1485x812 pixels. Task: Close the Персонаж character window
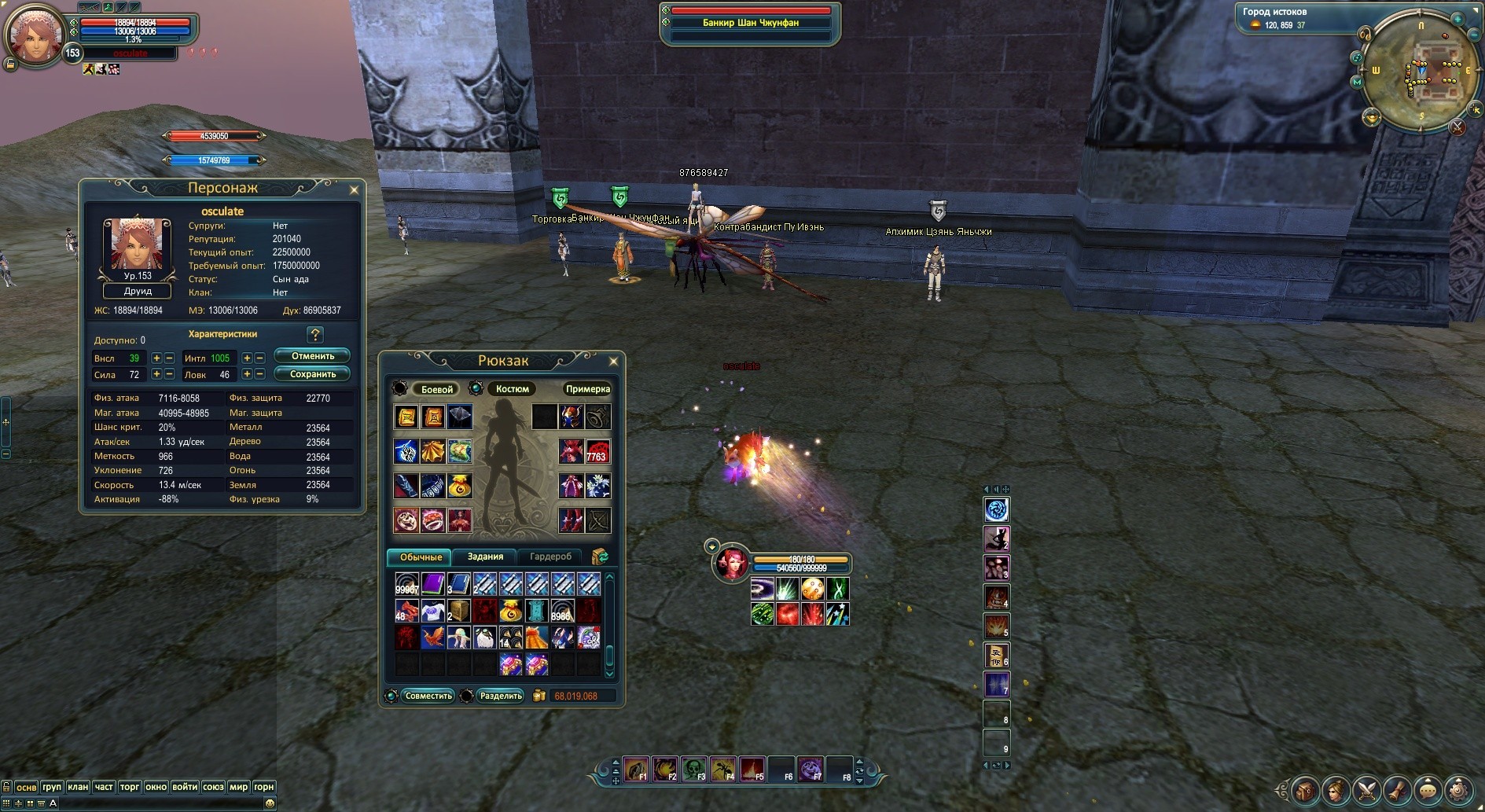(x=354, y=189)
